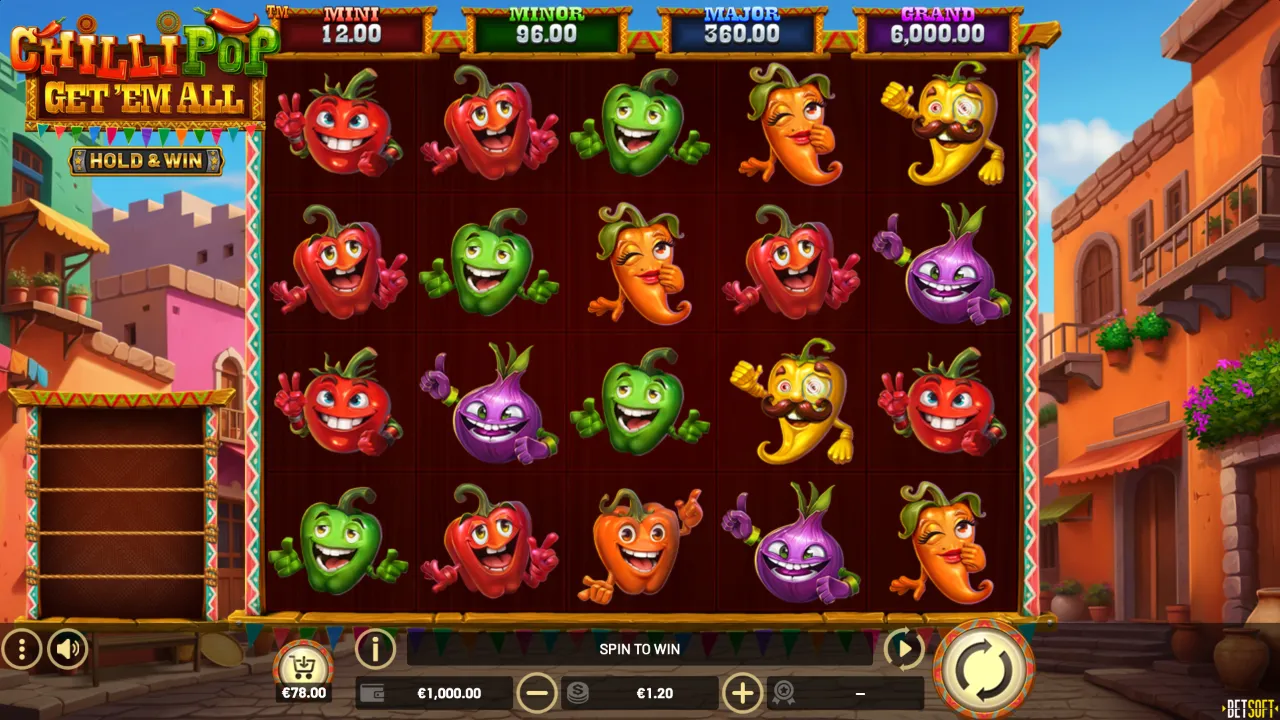Click the SPIN TO WIN message bar

640,649
